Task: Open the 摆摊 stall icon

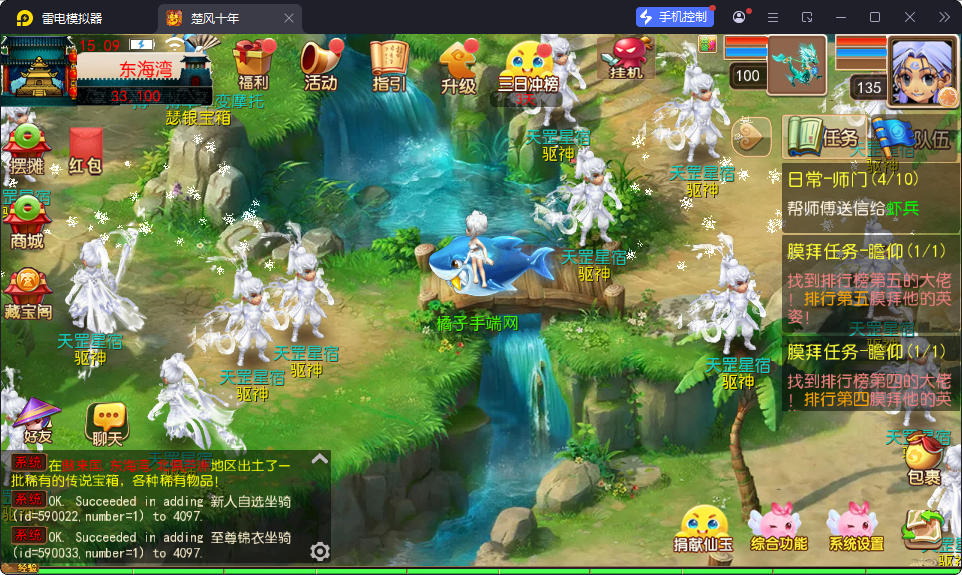Action: coord(27,150)
